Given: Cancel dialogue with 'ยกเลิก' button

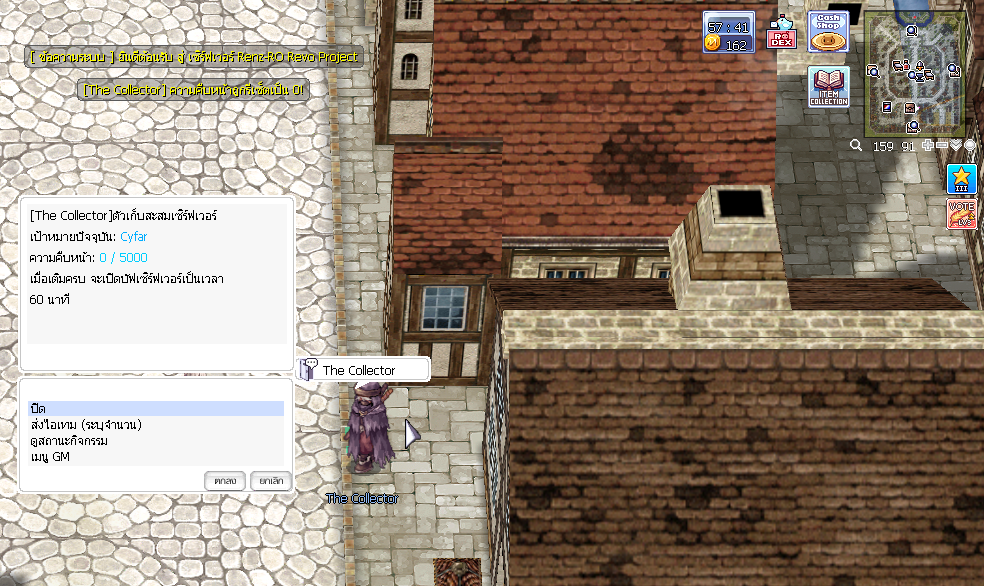Looking at the screenshot, I should point(270,481).
